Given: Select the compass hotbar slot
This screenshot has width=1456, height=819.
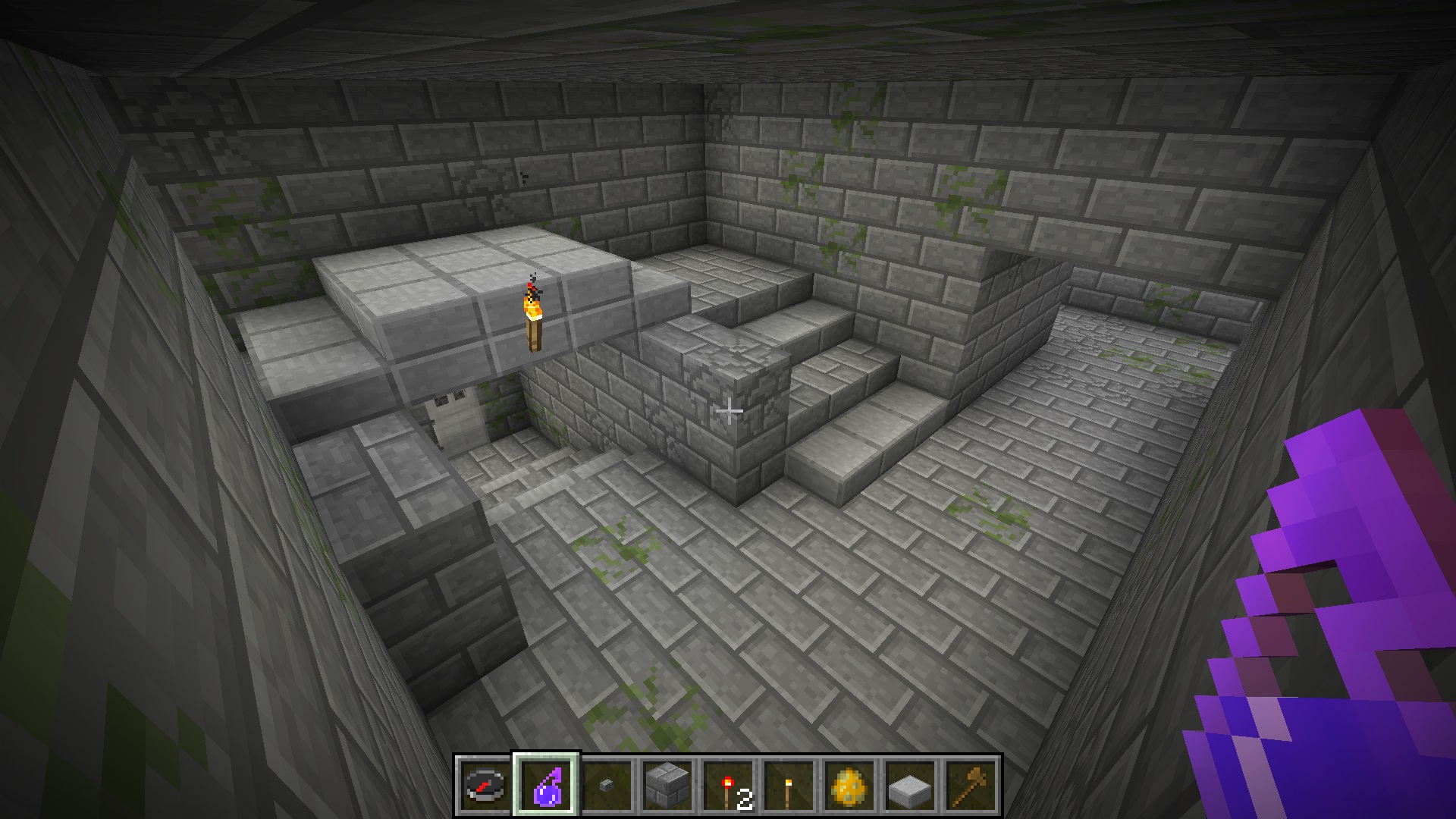Looking at the screenshot, I should point(485,786).
